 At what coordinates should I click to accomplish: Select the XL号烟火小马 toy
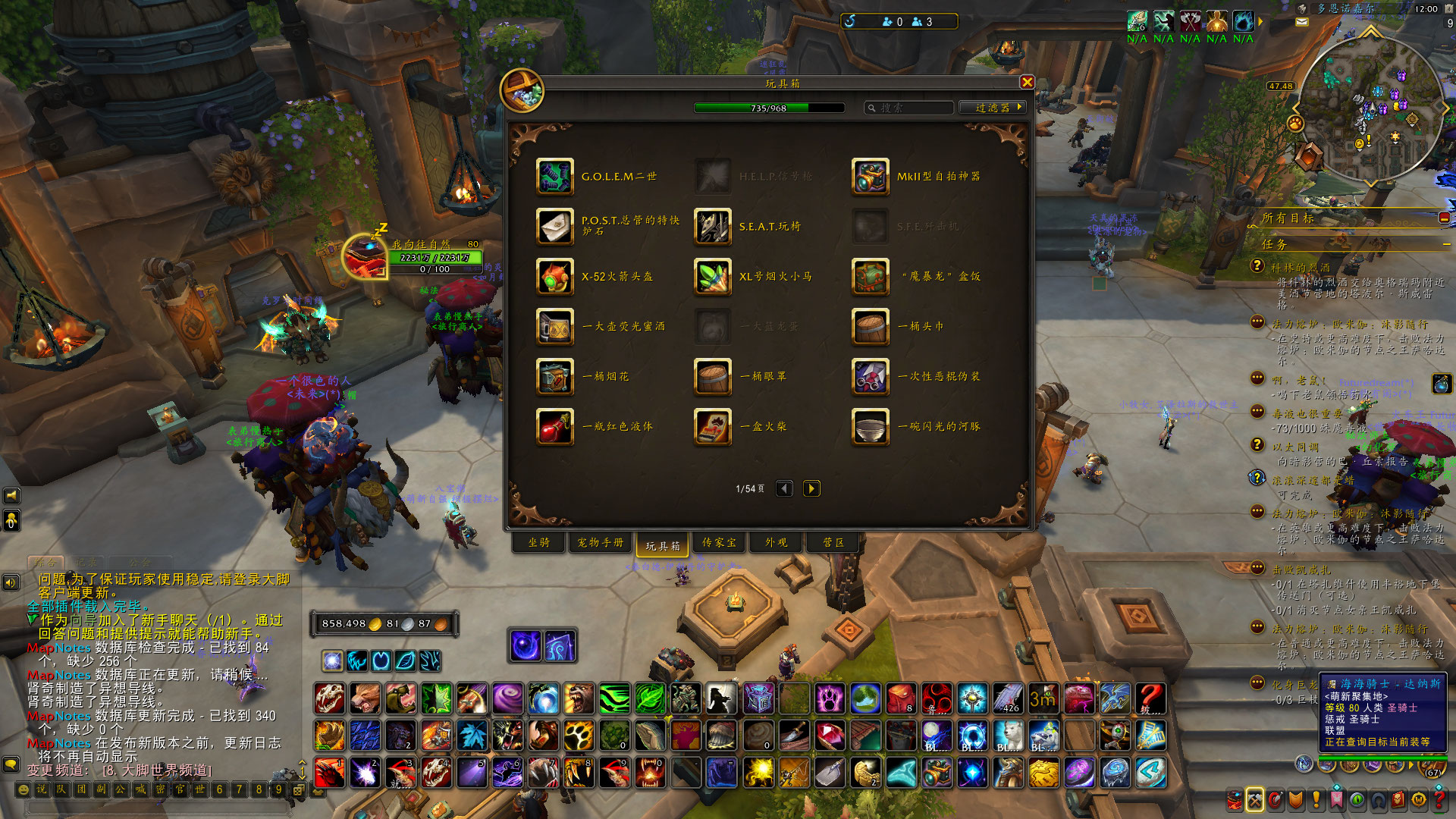pyautogui.click(x=713, y=276)
